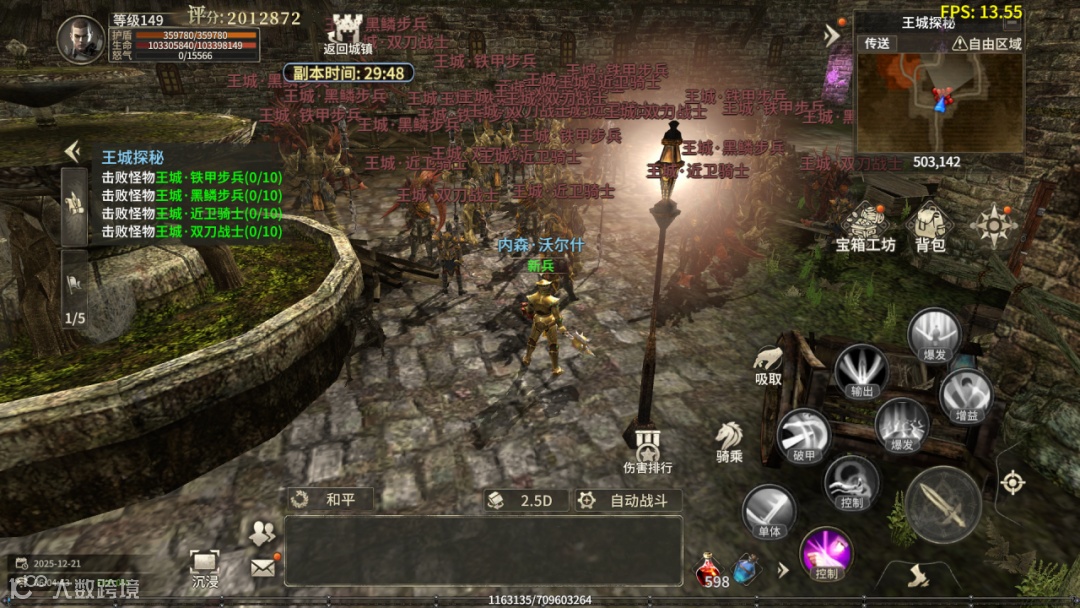
Task: Activate the 增益 buff skill
Action: tap(966, 393)
